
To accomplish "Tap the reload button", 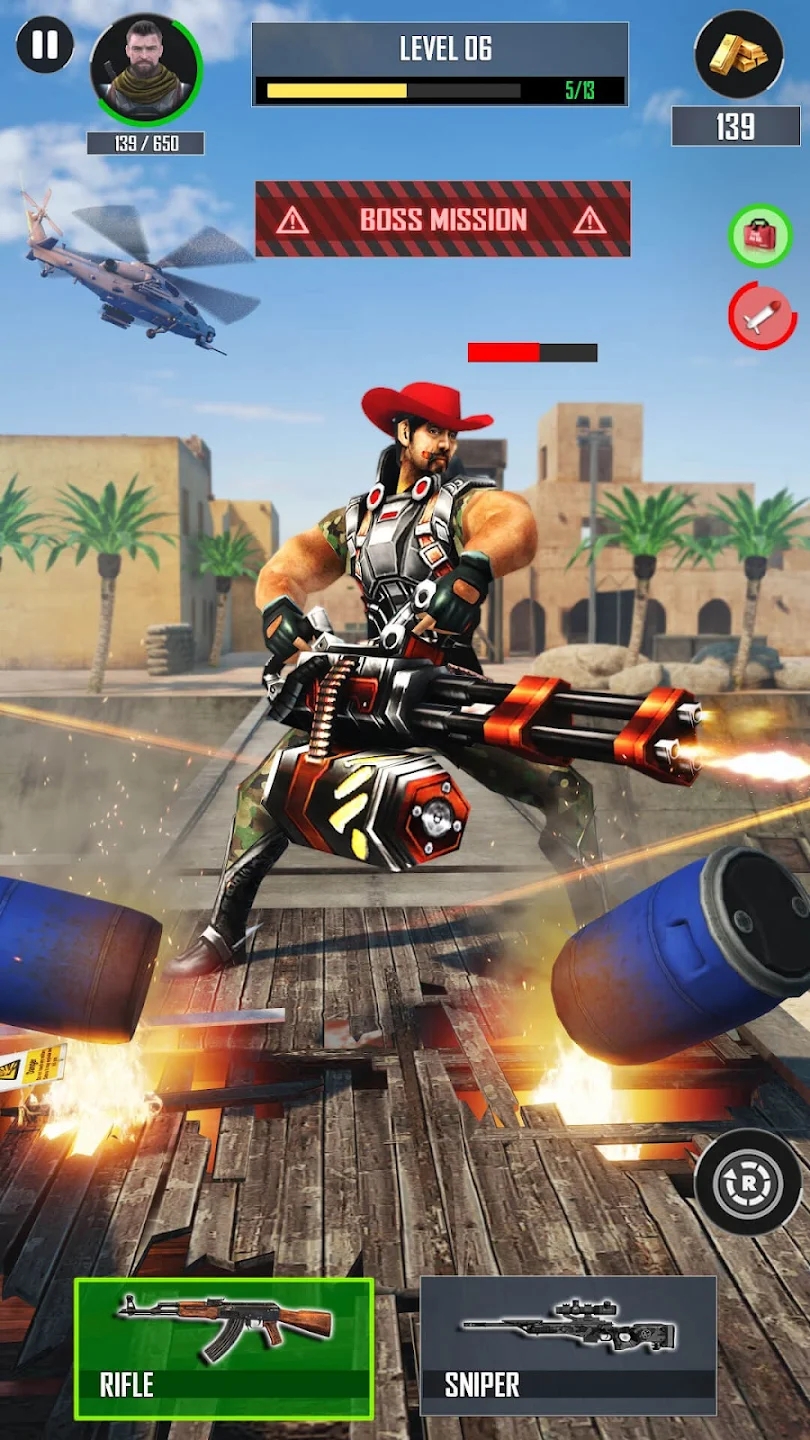I will [x=748, y=1181].
